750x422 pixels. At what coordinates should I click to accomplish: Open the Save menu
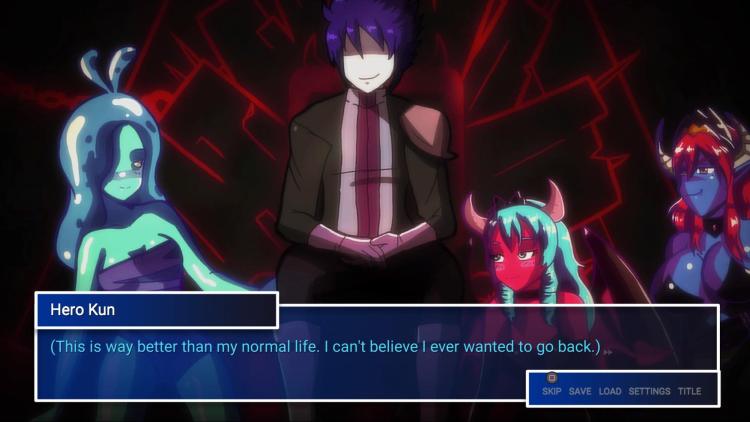pos(580,391)
